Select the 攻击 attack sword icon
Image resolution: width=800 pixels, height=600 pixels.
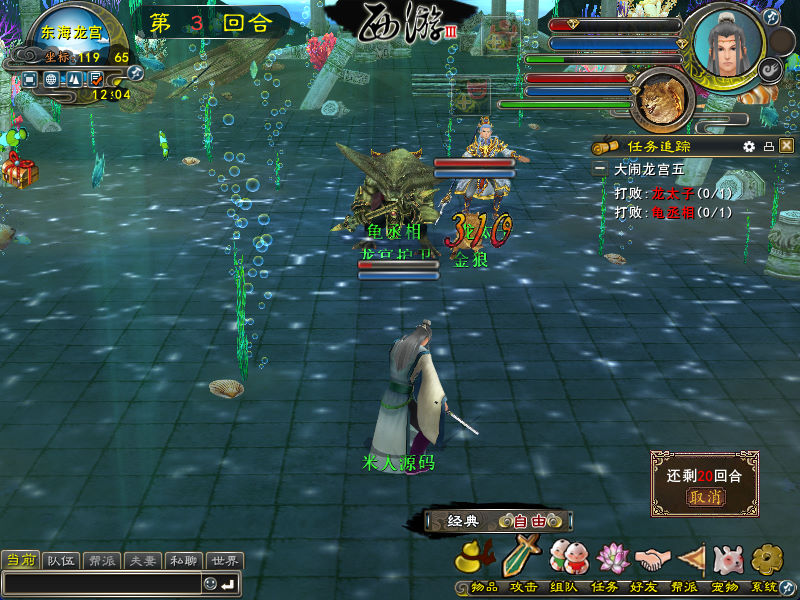click(521, 557)
